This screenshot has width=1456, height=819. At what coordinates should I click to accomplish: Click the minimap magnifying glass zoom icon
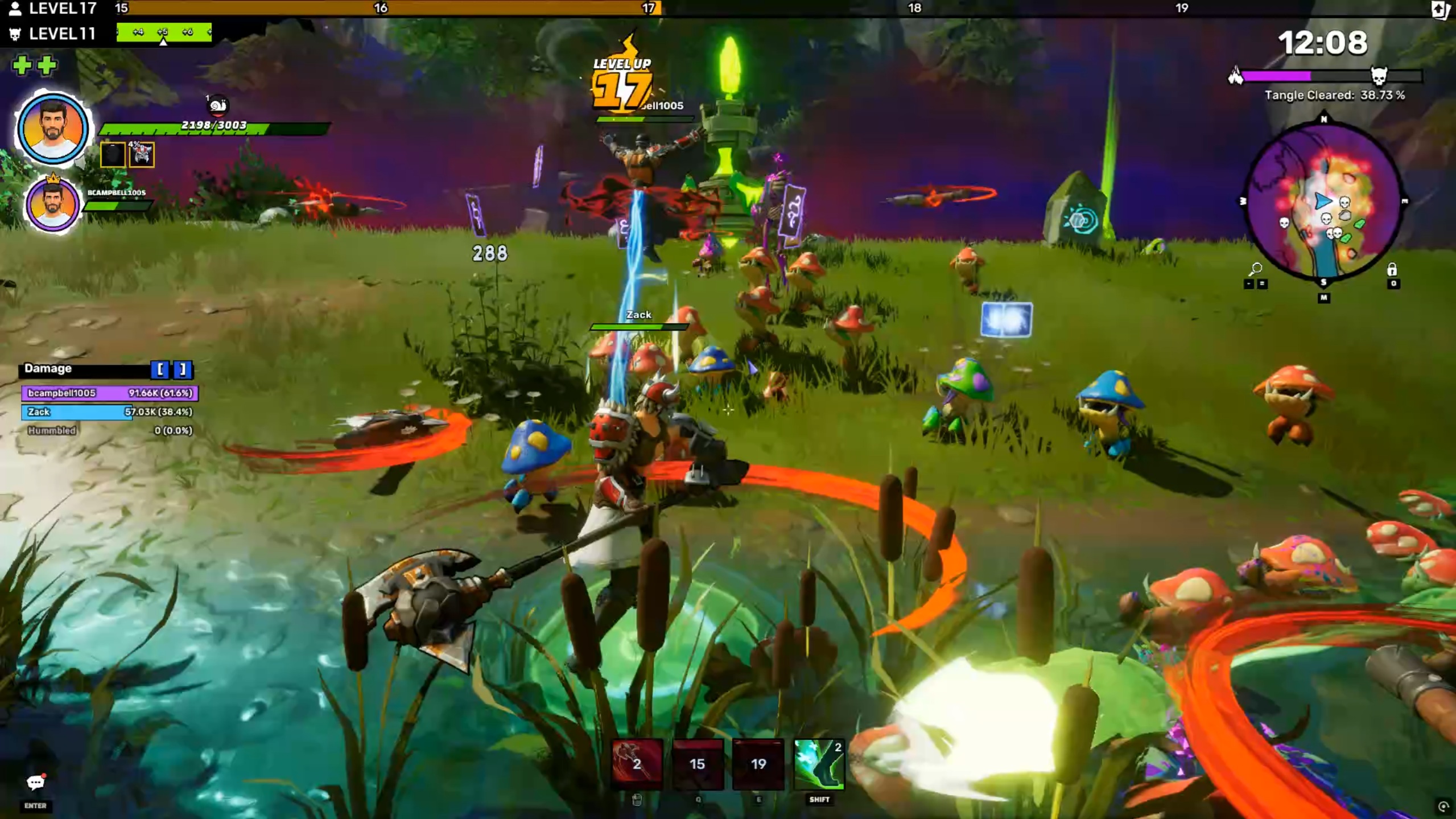(x=1255, y=269)
